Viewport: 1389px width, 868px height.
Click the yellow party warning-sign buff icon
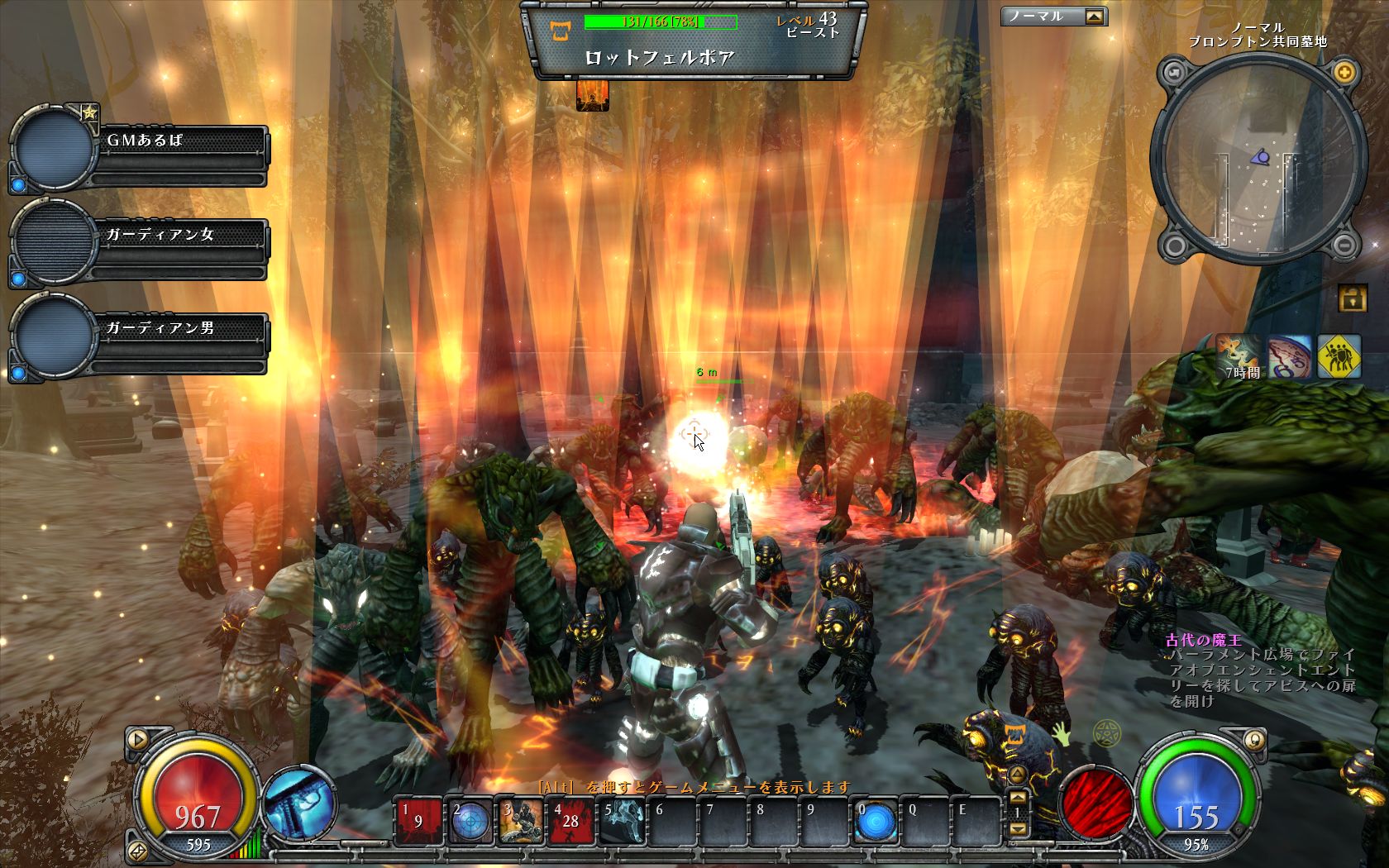point(1339,356)
